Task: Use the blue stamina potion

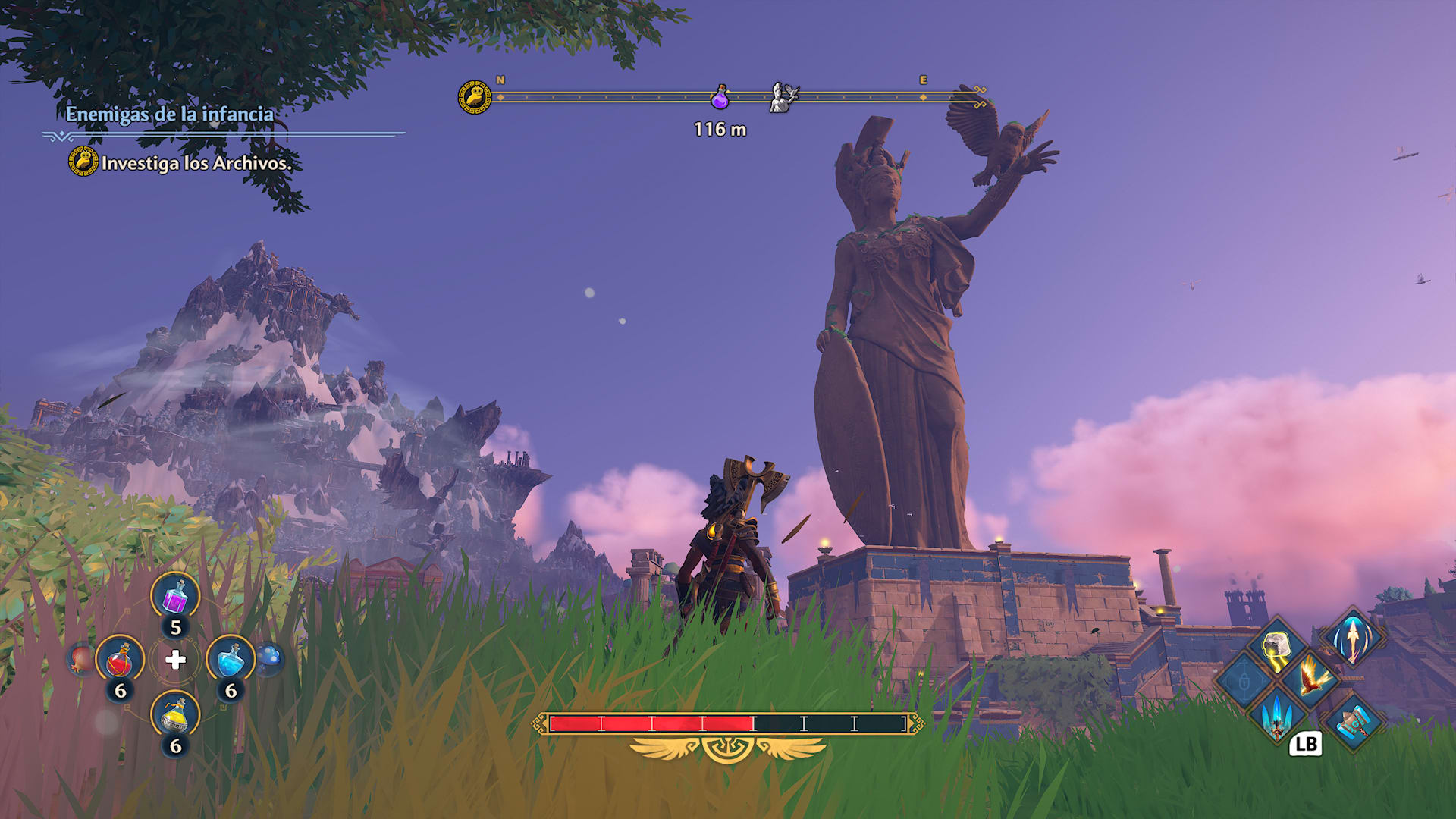Action: pos(231,660)
